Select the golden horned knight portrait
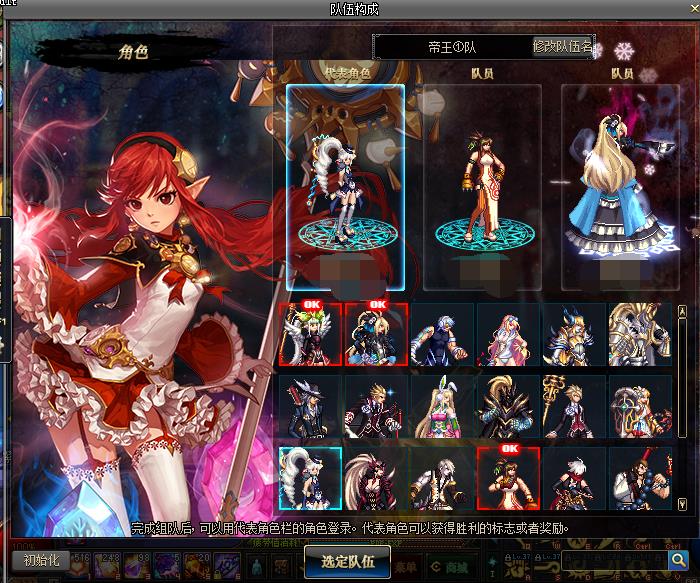 [x=574, y=335]
